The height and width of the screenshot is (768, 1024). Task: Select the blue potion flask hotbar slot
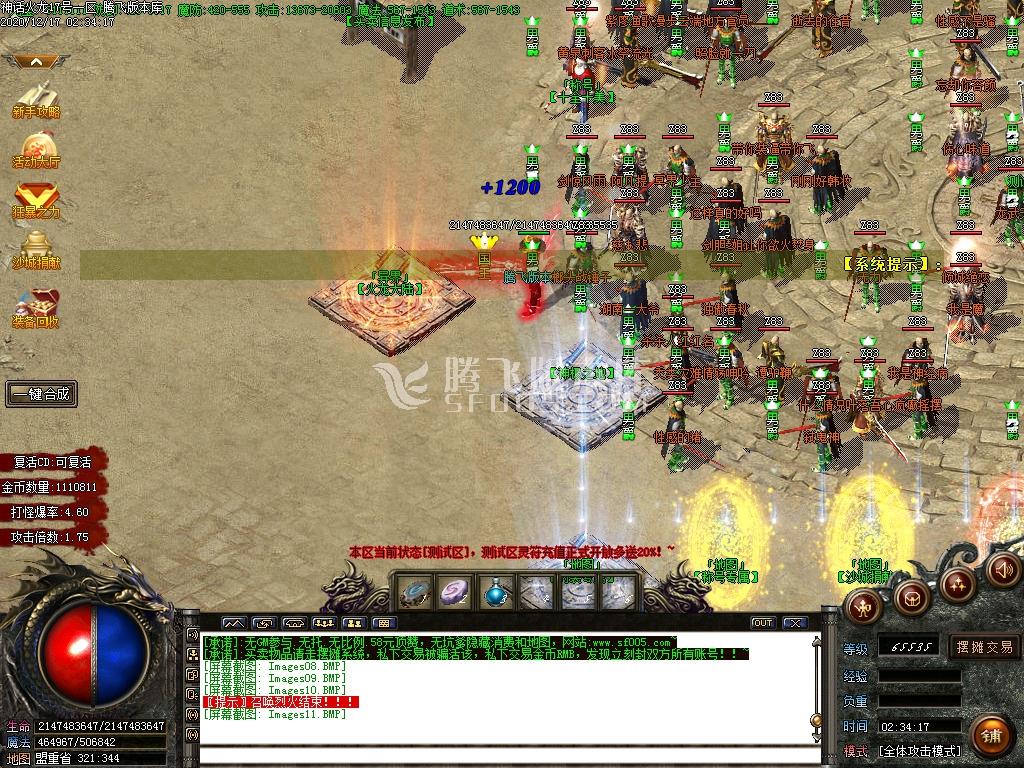click(495, 592)
